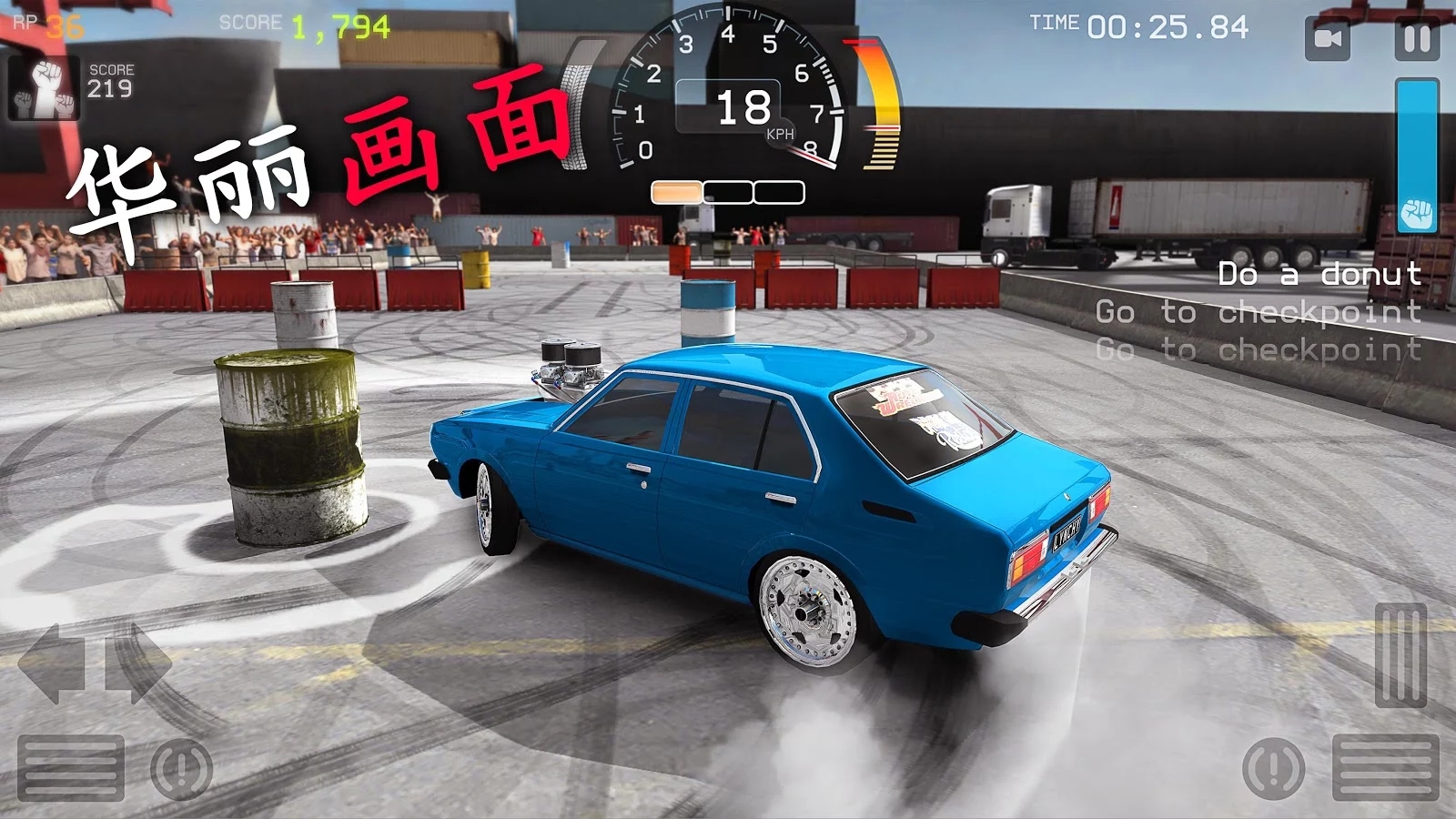Pause the game
Image resolution: width=1456 pixels, height=819 pixels.
pyautogui.click(x=1416, y=39)
